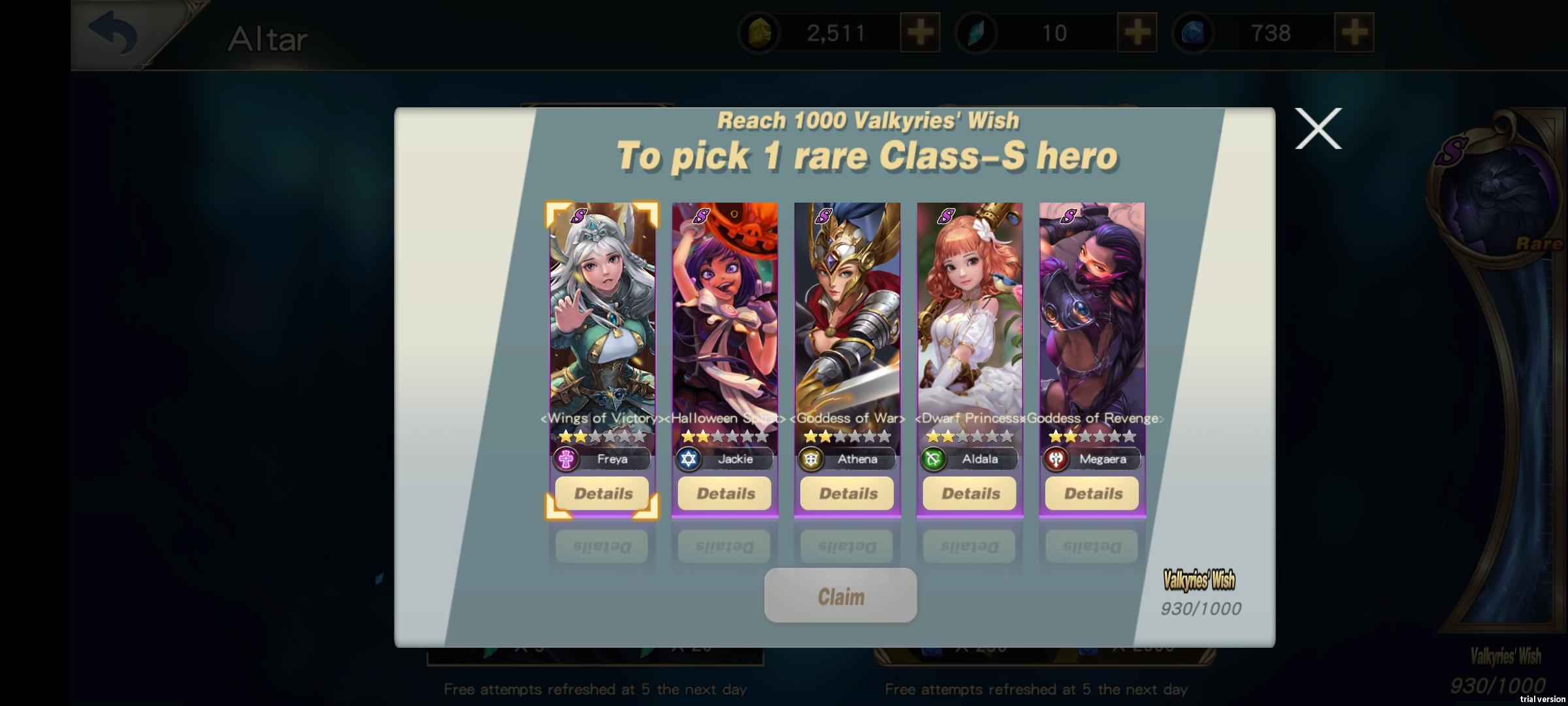Click the plus button next to 738 gems
This screenshot has width=1568, height=706.
coord(1357,31)
